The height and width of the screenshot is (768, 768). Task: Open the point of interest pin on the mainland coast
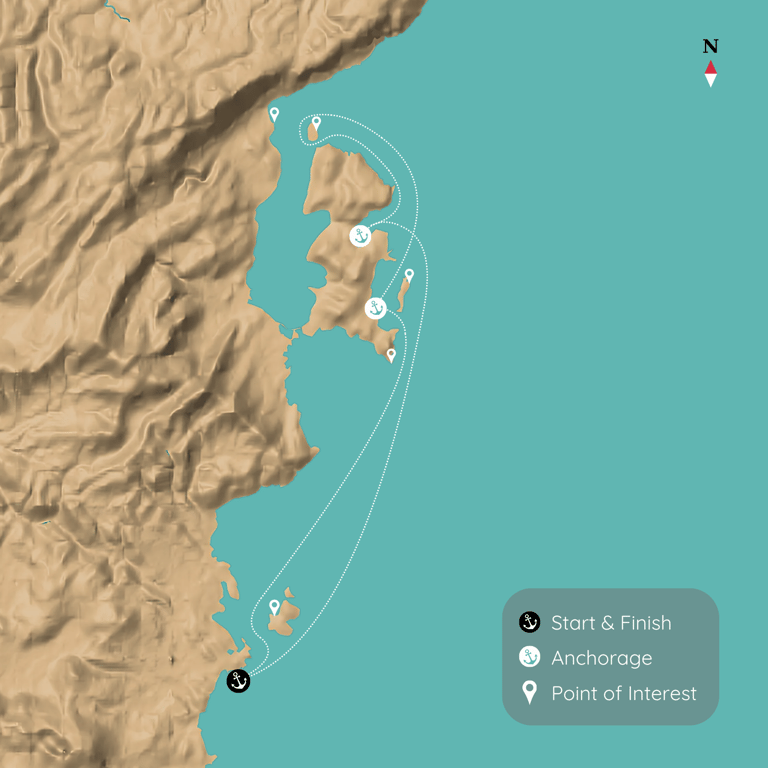point(274,114)
